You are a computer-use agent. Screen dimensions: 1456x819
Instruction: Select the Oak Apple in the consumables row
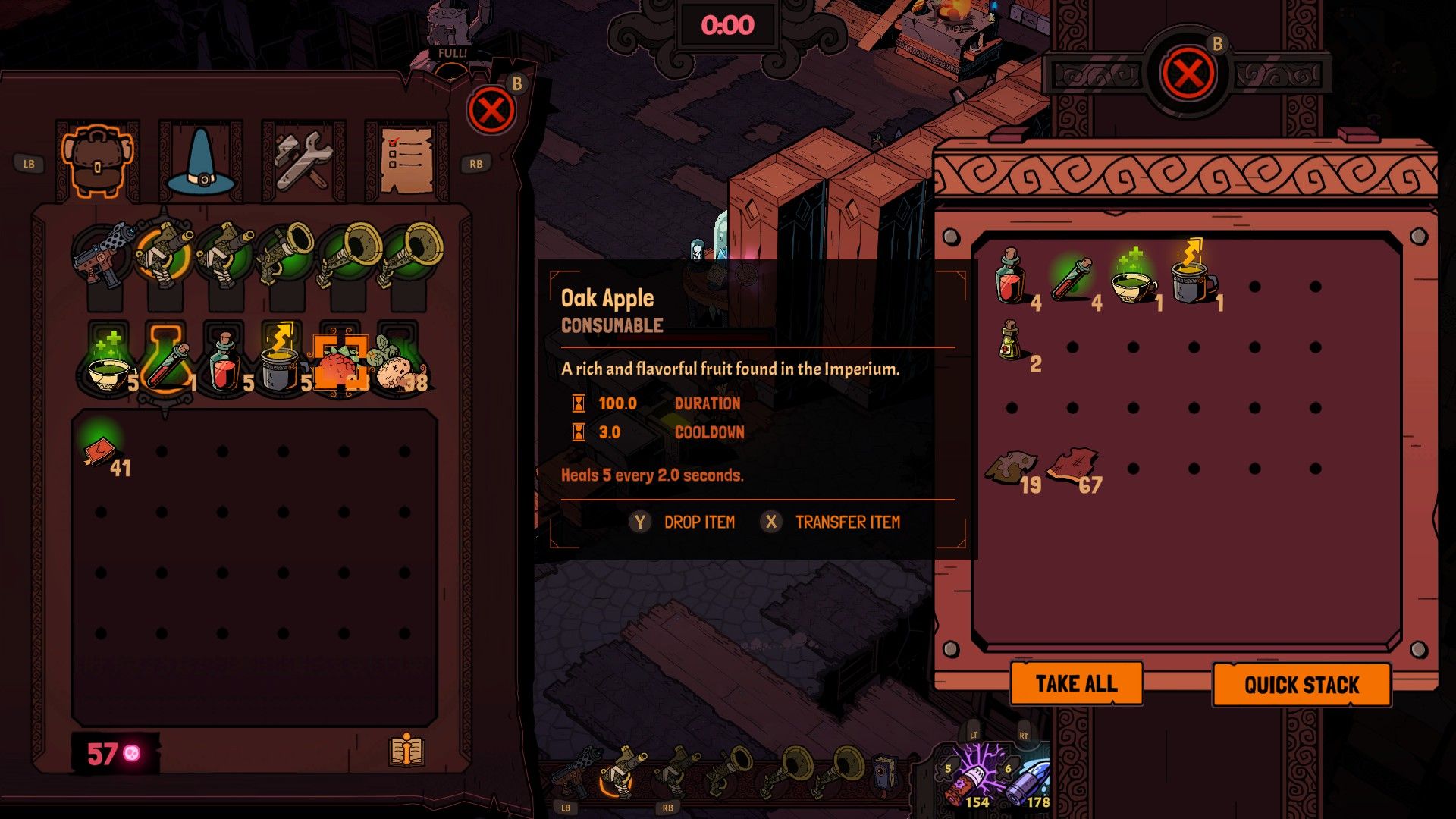[343, 364]
